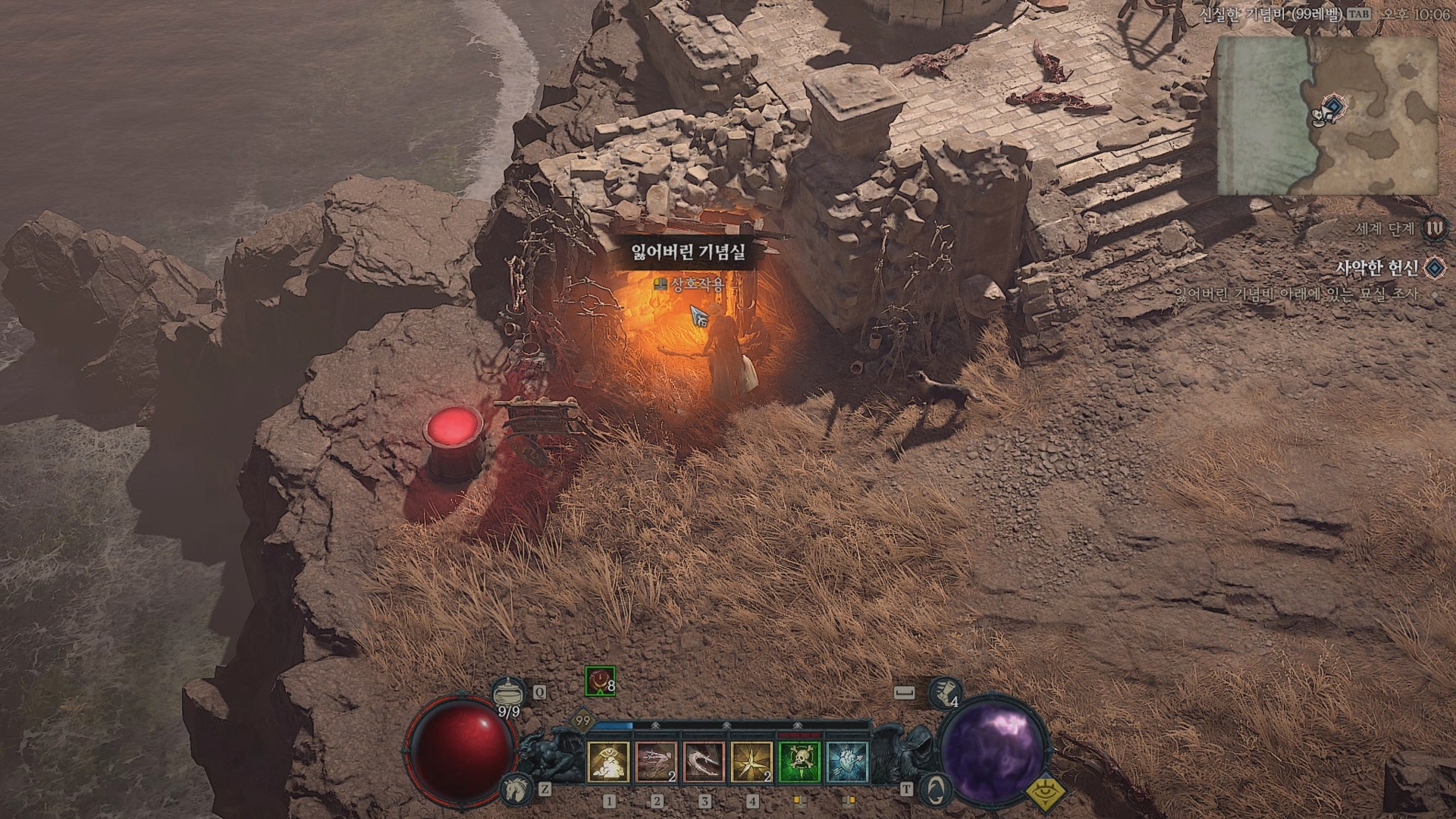Click the red buff icon showing 8
This screenshot has width=1456, height=819.
(600, 682)
